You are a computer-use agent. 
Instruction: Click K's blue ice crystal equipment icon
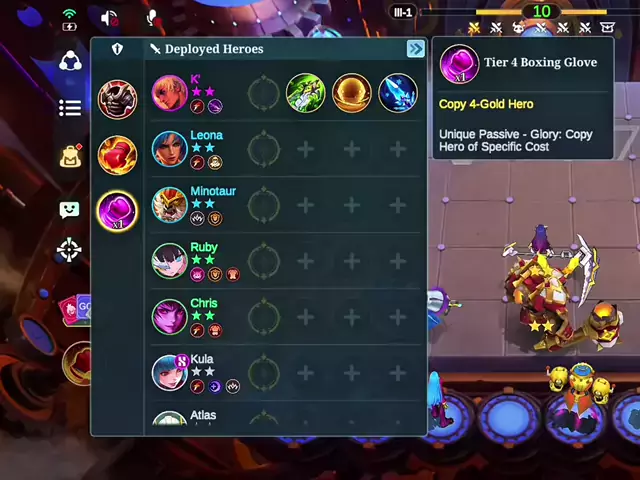[x=398, y=93]
